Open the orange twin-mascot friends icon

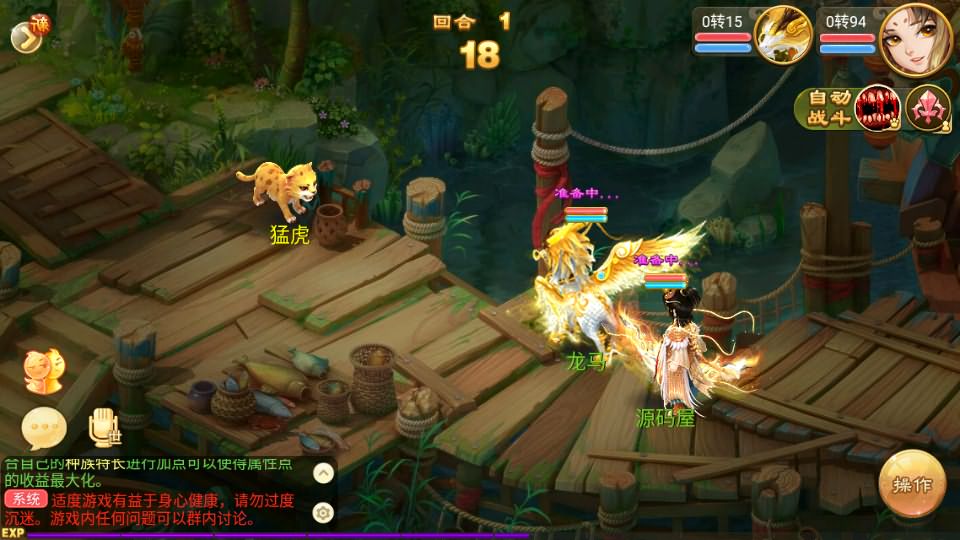tap(41, 370)
